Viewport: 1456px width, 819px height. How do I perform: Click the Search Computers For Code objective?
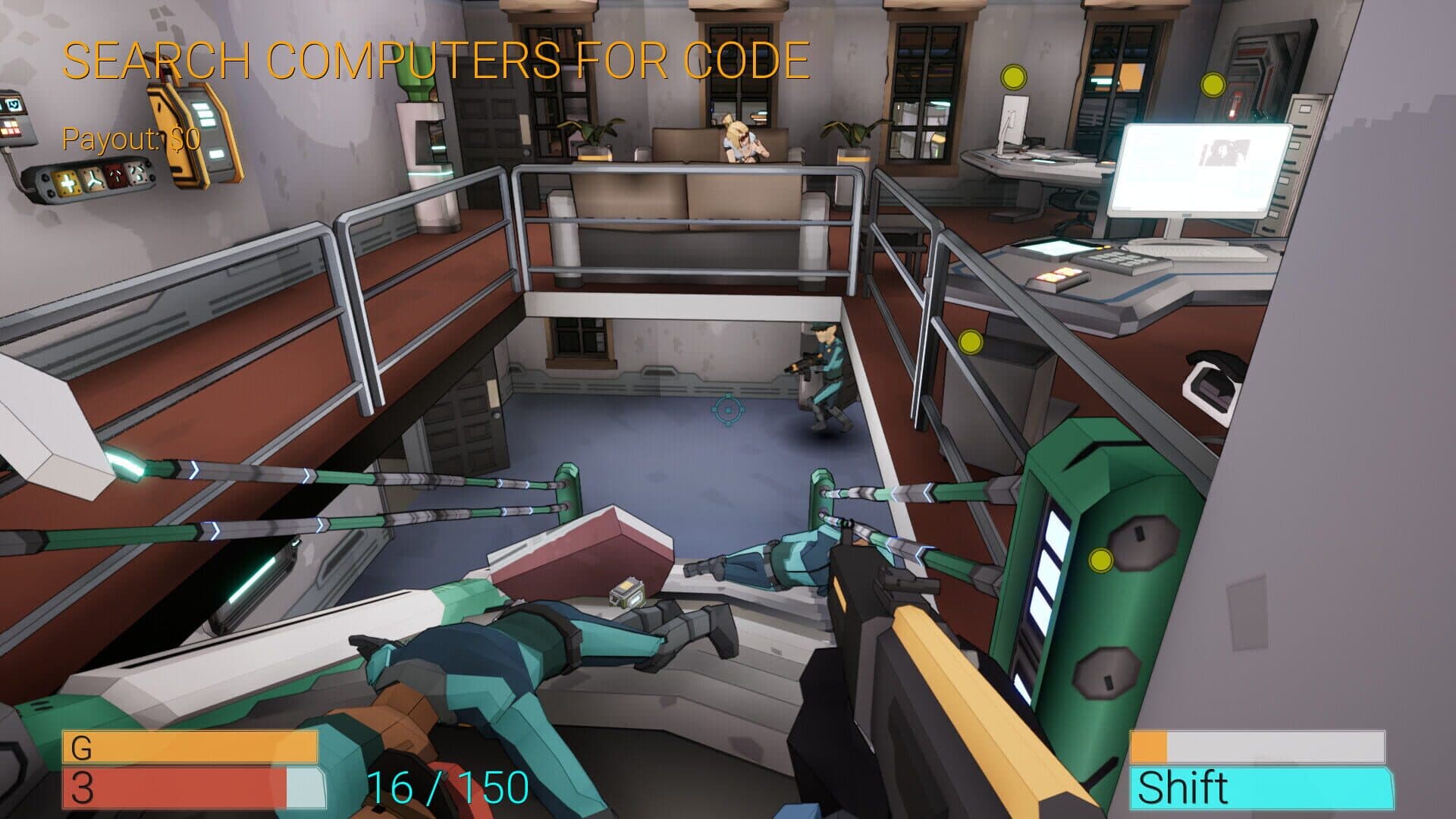[x=435, y=61]
